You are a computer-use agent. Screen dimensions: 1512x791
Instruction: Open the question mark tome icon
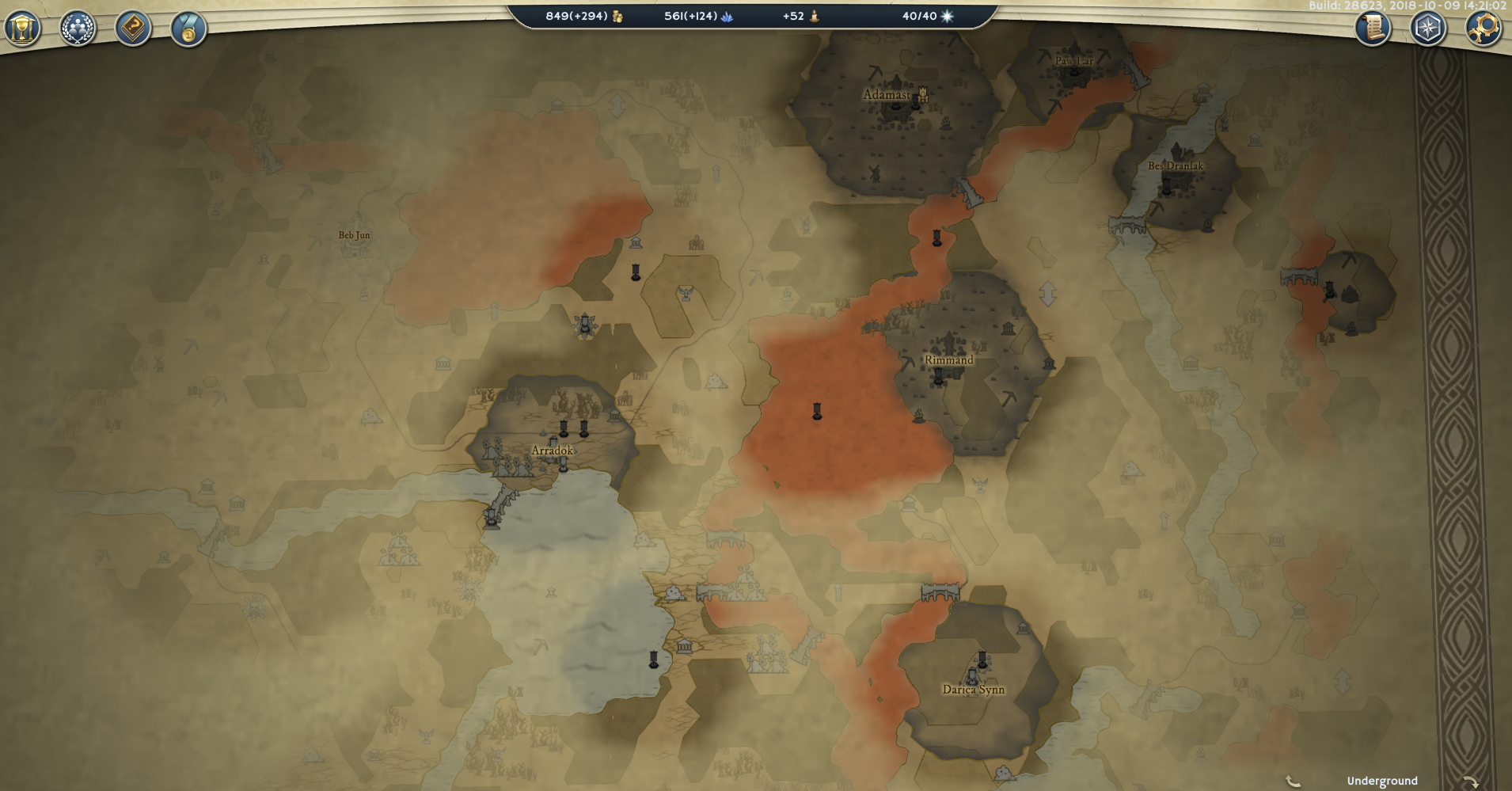133,29
